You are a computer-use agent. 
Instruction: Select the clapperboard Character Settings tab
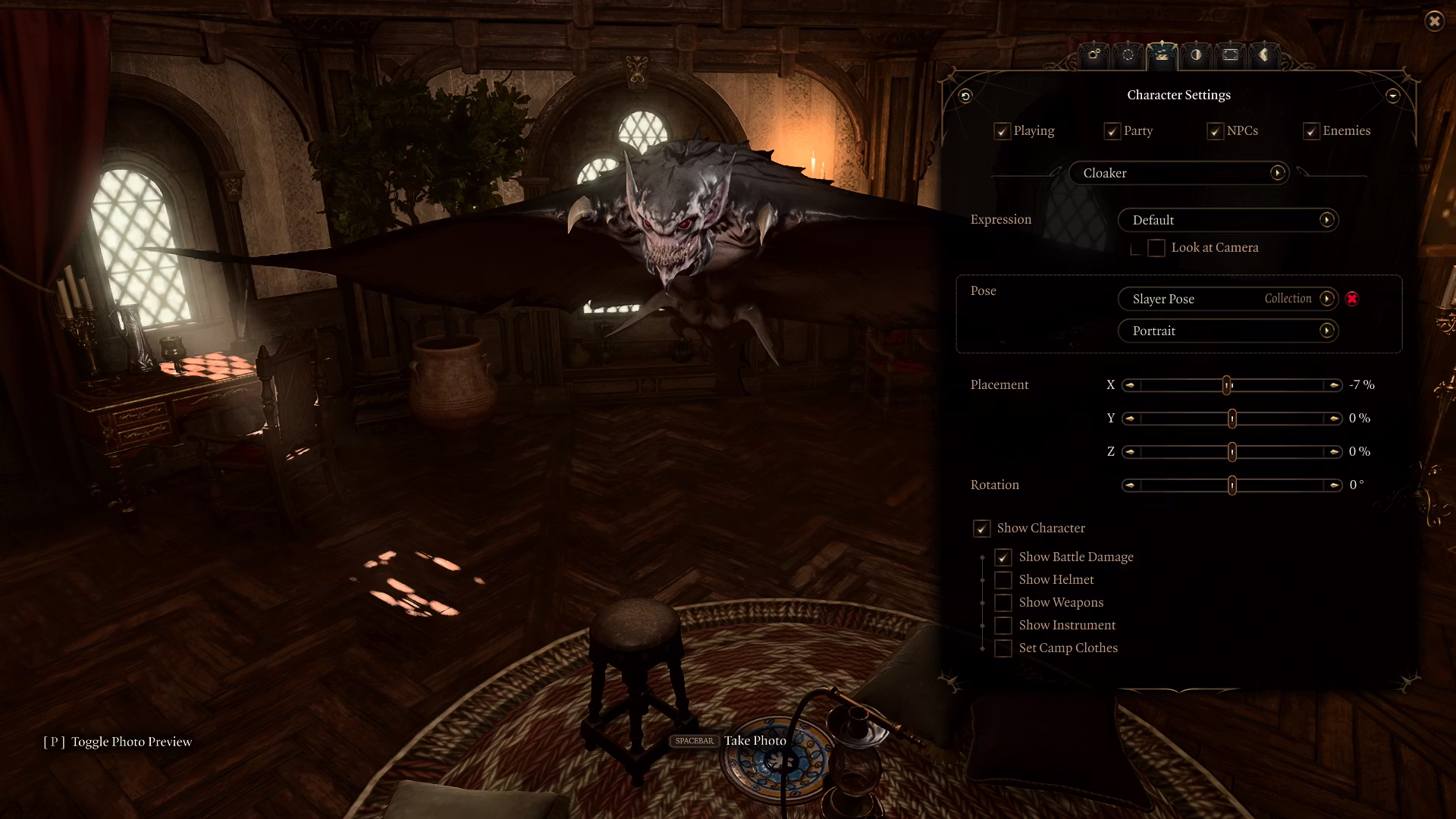point(1162,55)
